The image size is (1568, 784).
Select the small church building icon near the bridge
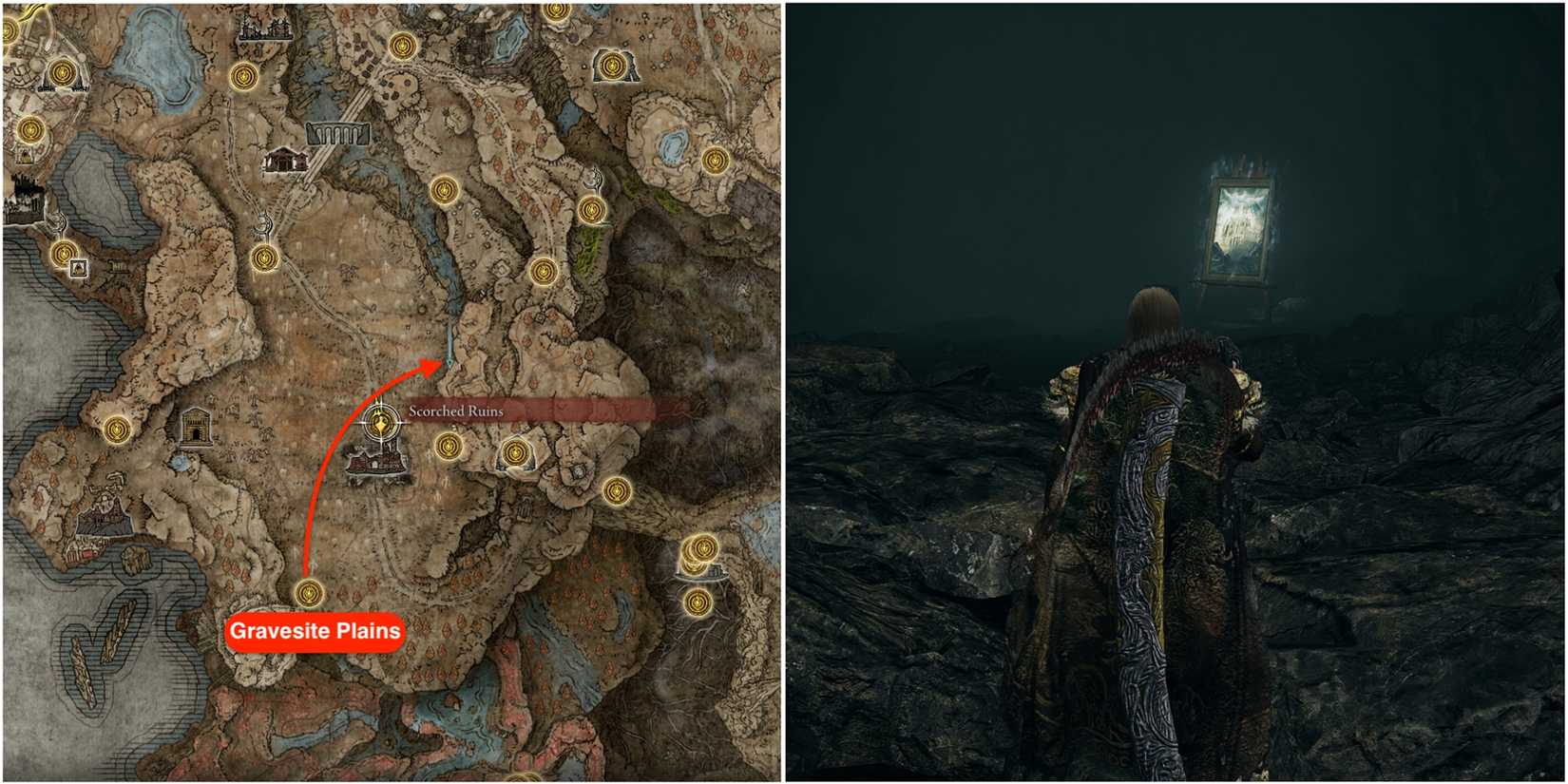(x=283, y=160)
